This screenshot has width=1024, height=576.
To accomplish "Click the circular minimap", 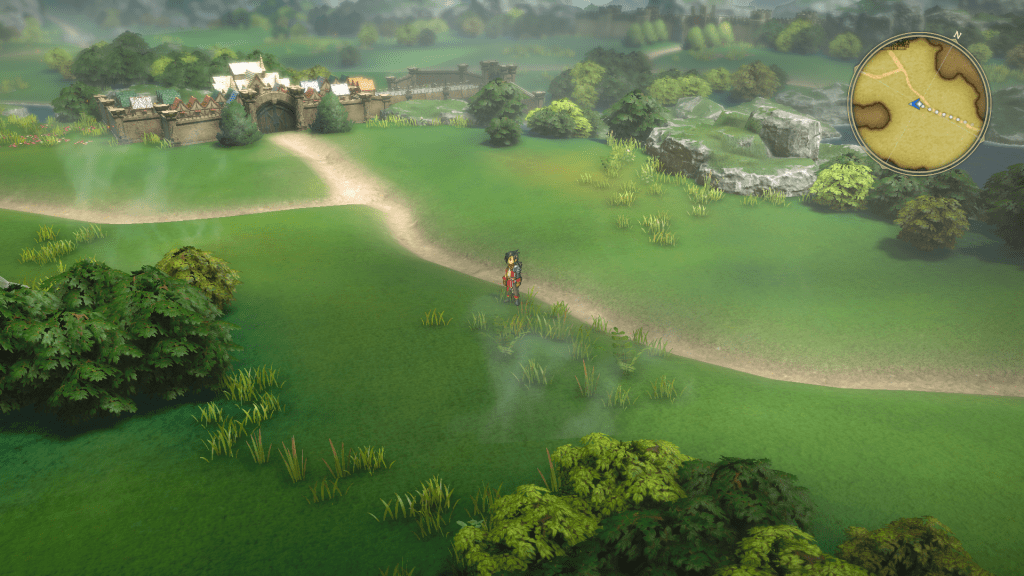I will [919, 103].
